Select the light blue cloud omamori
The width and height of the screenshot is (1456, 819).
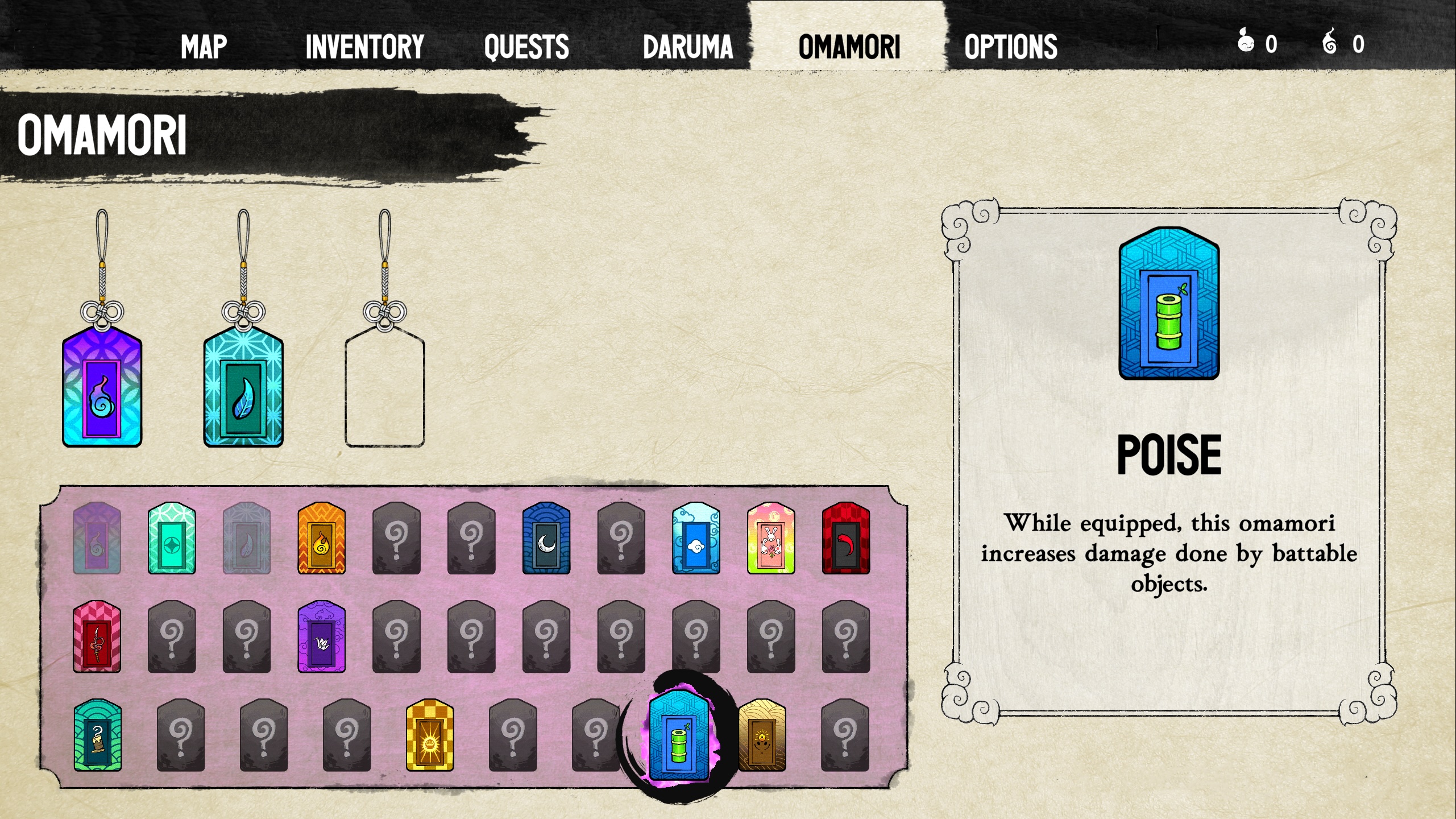[x=696, y=538]
